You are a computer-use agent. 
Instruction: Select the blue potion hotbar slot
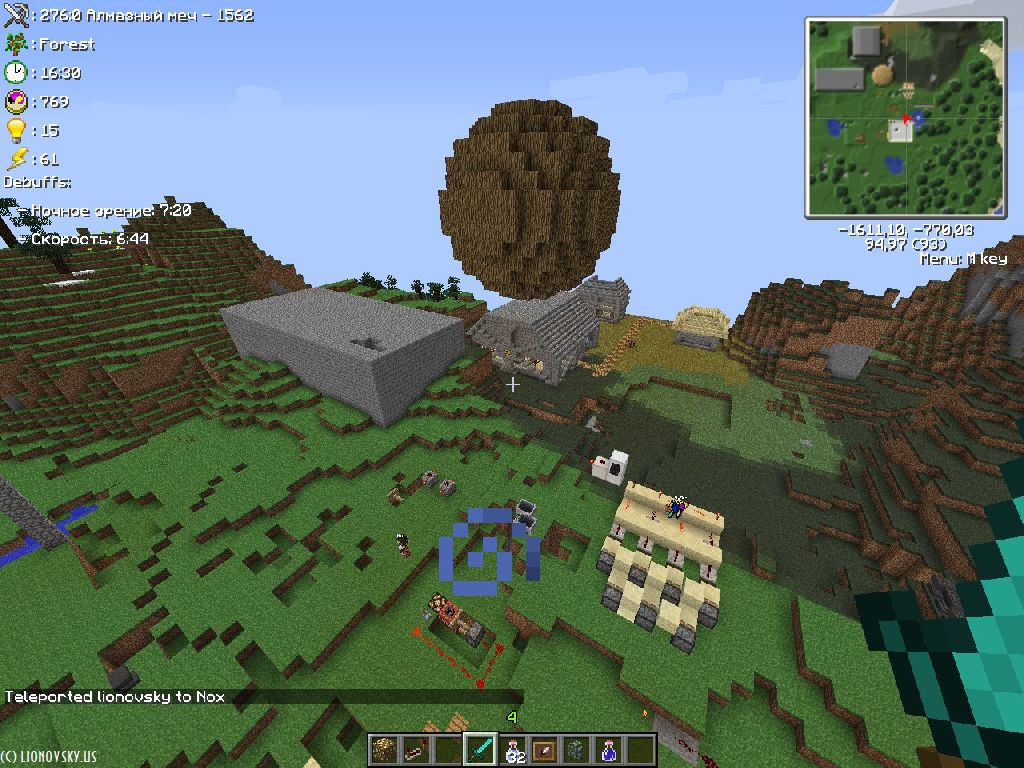[x=609, y=749]
